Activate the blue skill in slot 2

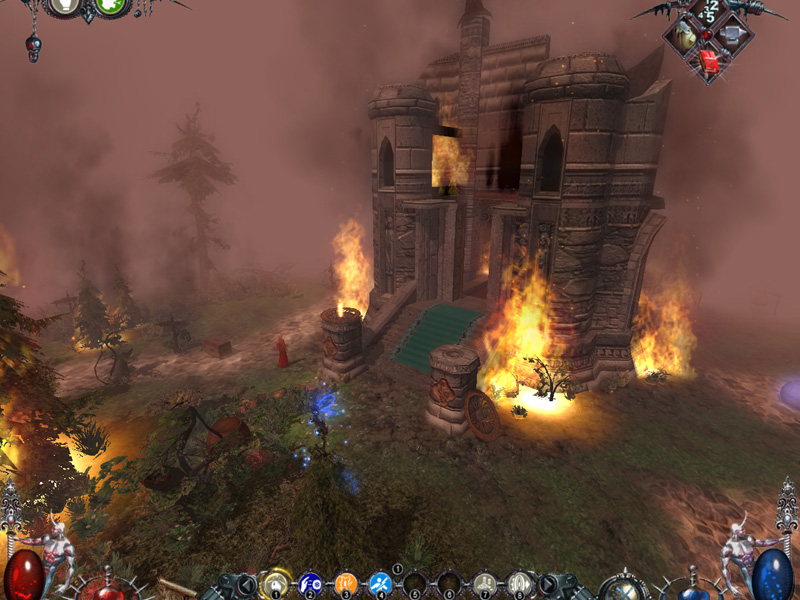(x=311, y=583)
